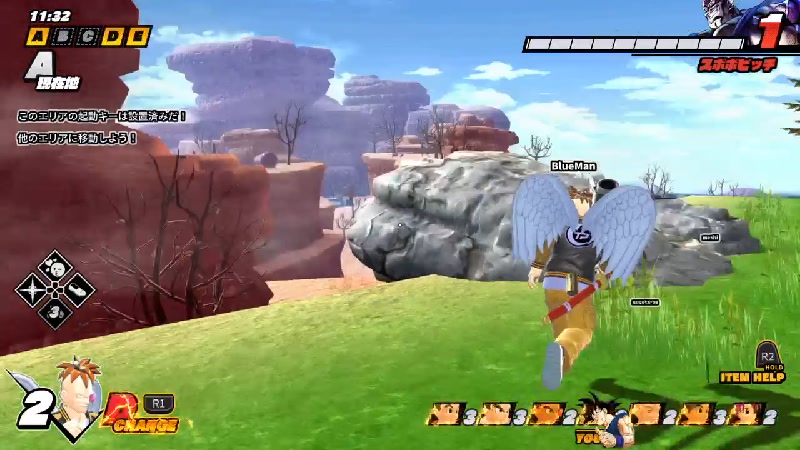Activate the face-mask skill in the diamond wheel

55,268
